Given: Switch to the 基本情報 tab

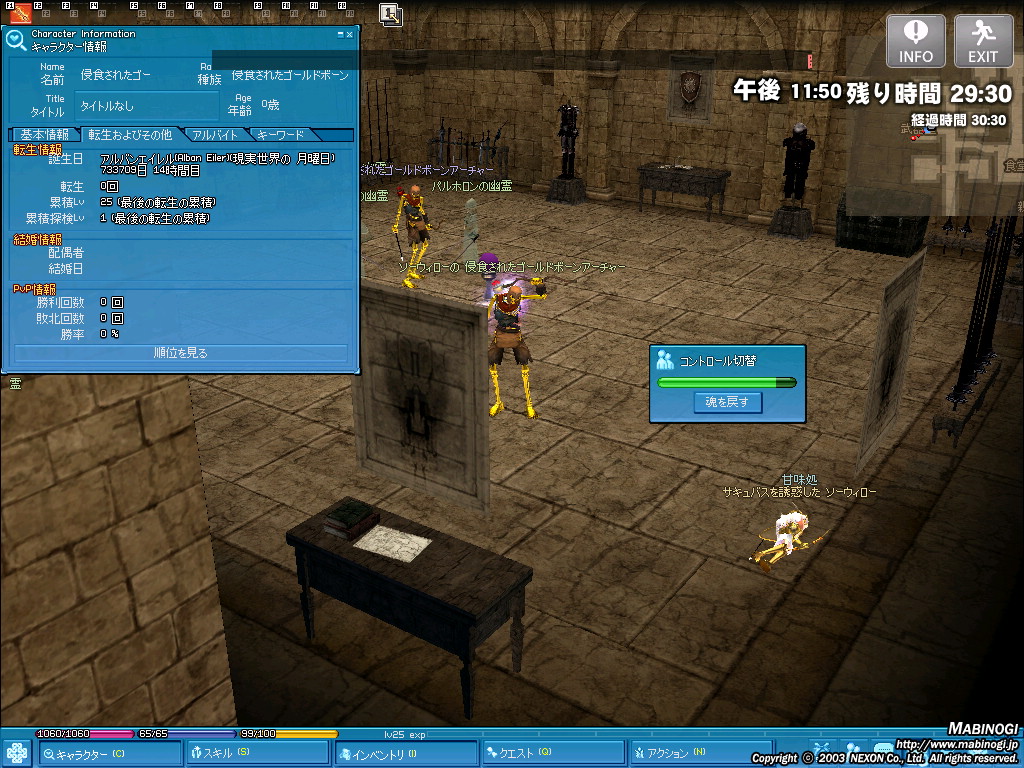Looking at the screenshot, I should tap(44, 134).
